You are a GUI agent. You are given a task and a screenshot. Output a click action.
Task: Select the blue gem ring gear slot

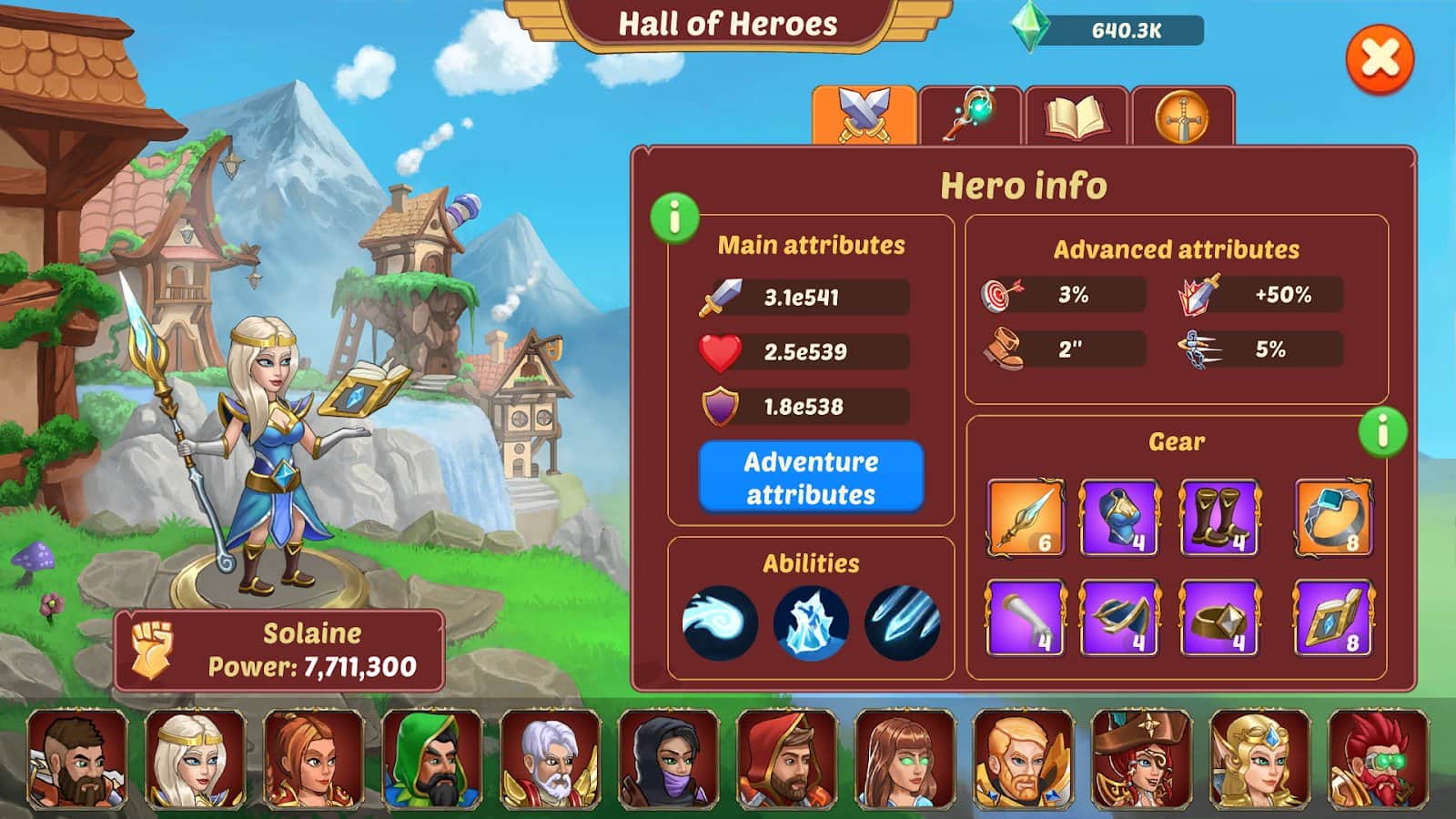1333,517
